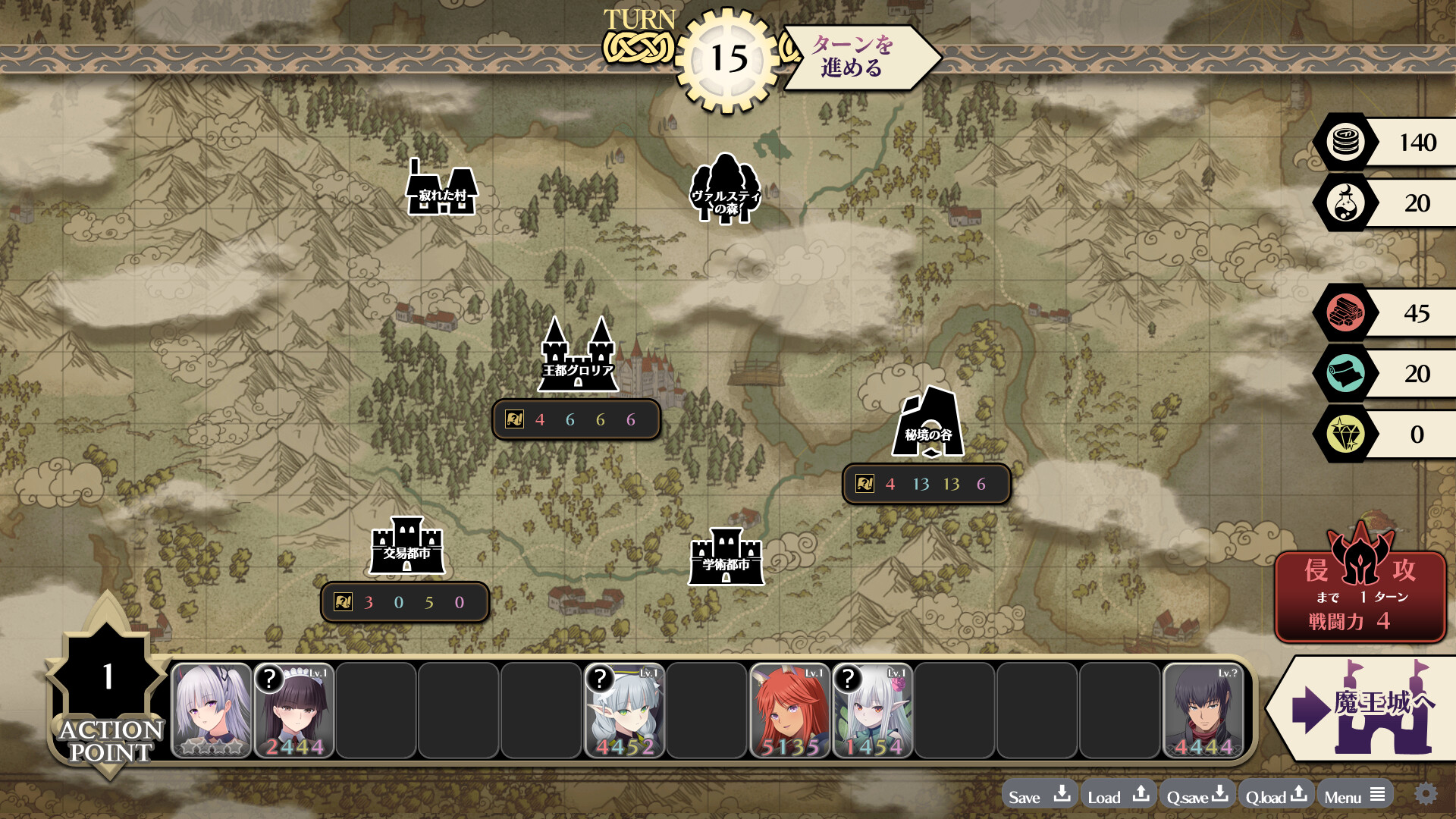Select the 寂れた村 village location

(442, 190)
